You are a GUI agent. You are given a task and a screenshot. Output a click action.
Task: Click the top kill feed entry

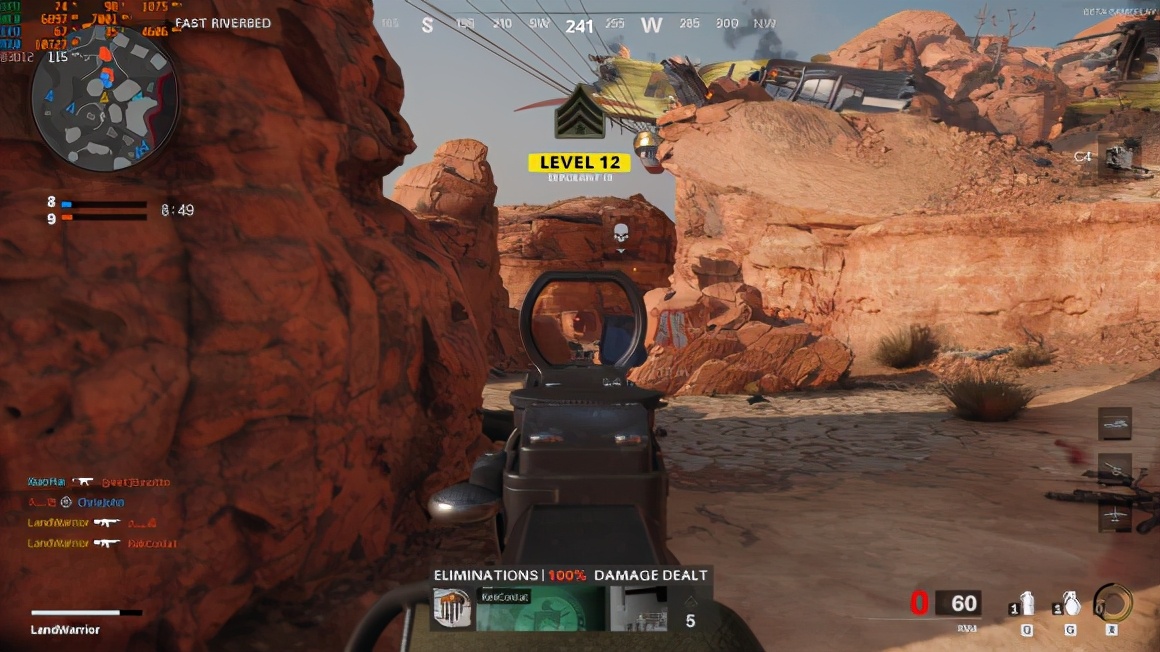point(98,482)
